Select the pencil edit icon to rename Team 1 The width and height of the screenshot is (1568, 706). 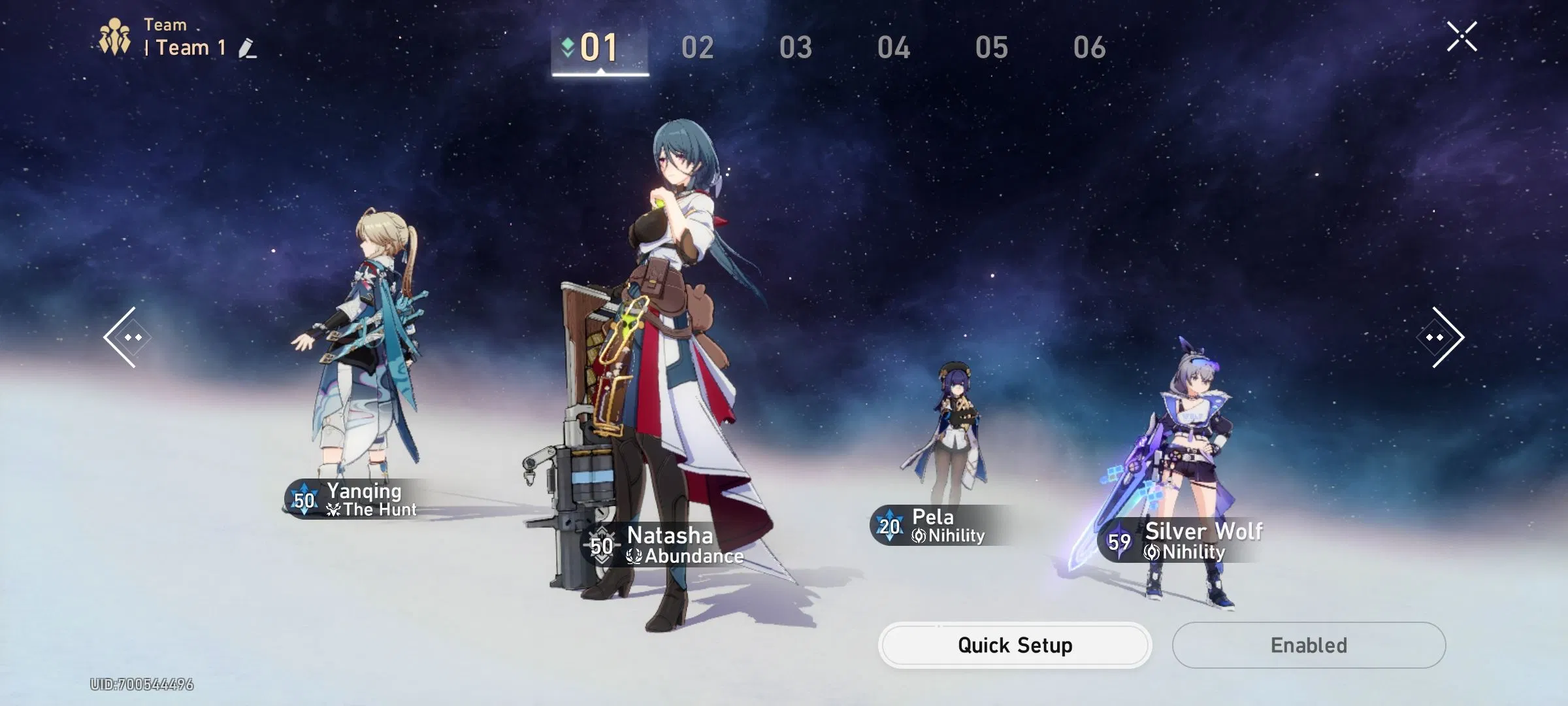pos(246,48)
